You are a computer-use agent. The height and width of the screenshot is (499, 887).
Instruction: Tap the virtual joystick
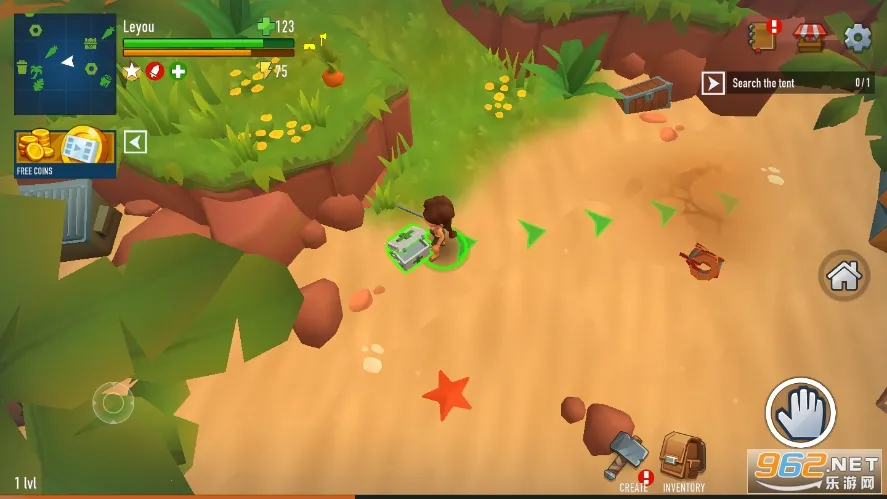113,403
